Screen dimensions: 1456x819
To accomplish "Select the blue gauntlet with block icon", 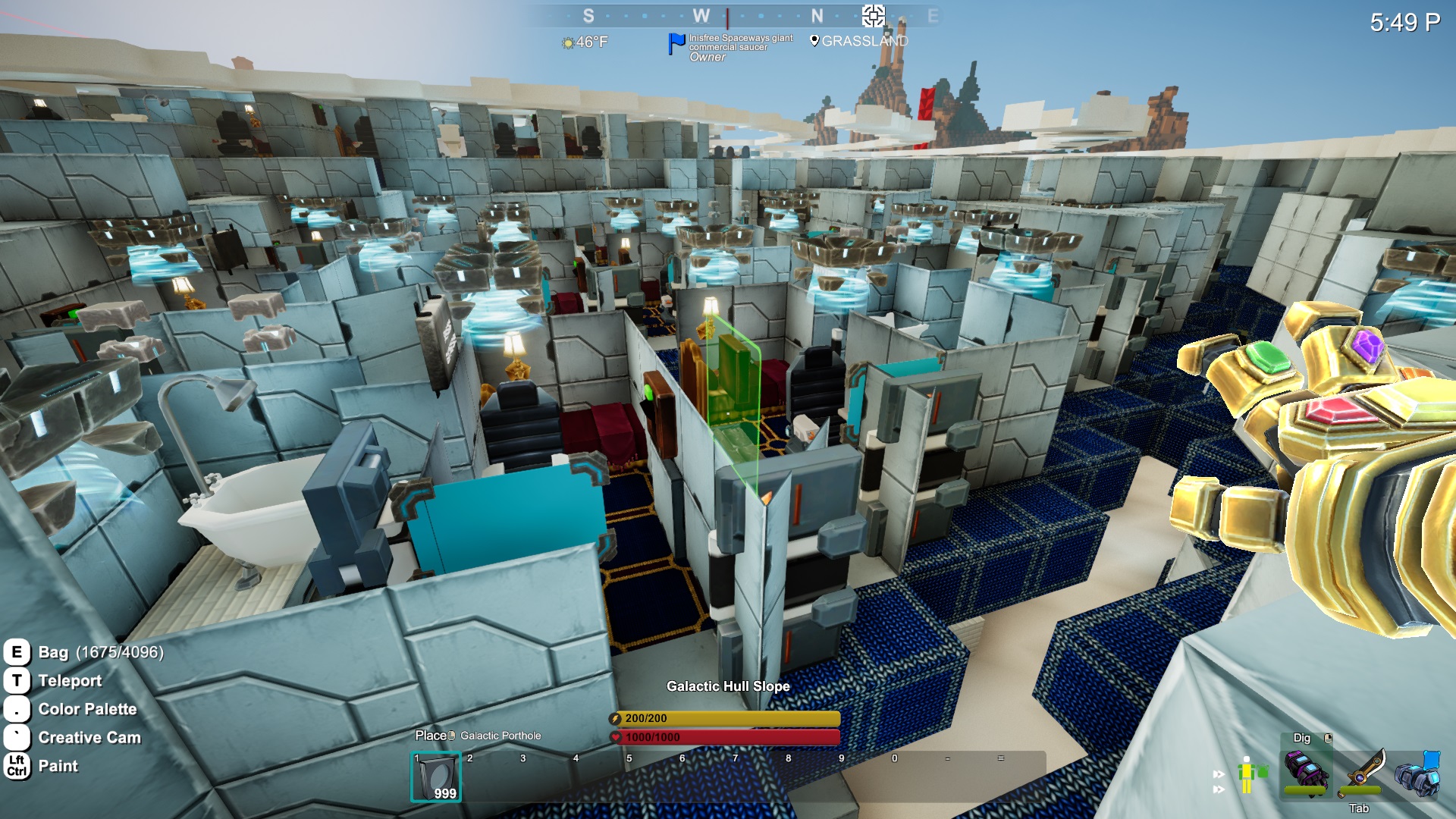I will 1417,773.
